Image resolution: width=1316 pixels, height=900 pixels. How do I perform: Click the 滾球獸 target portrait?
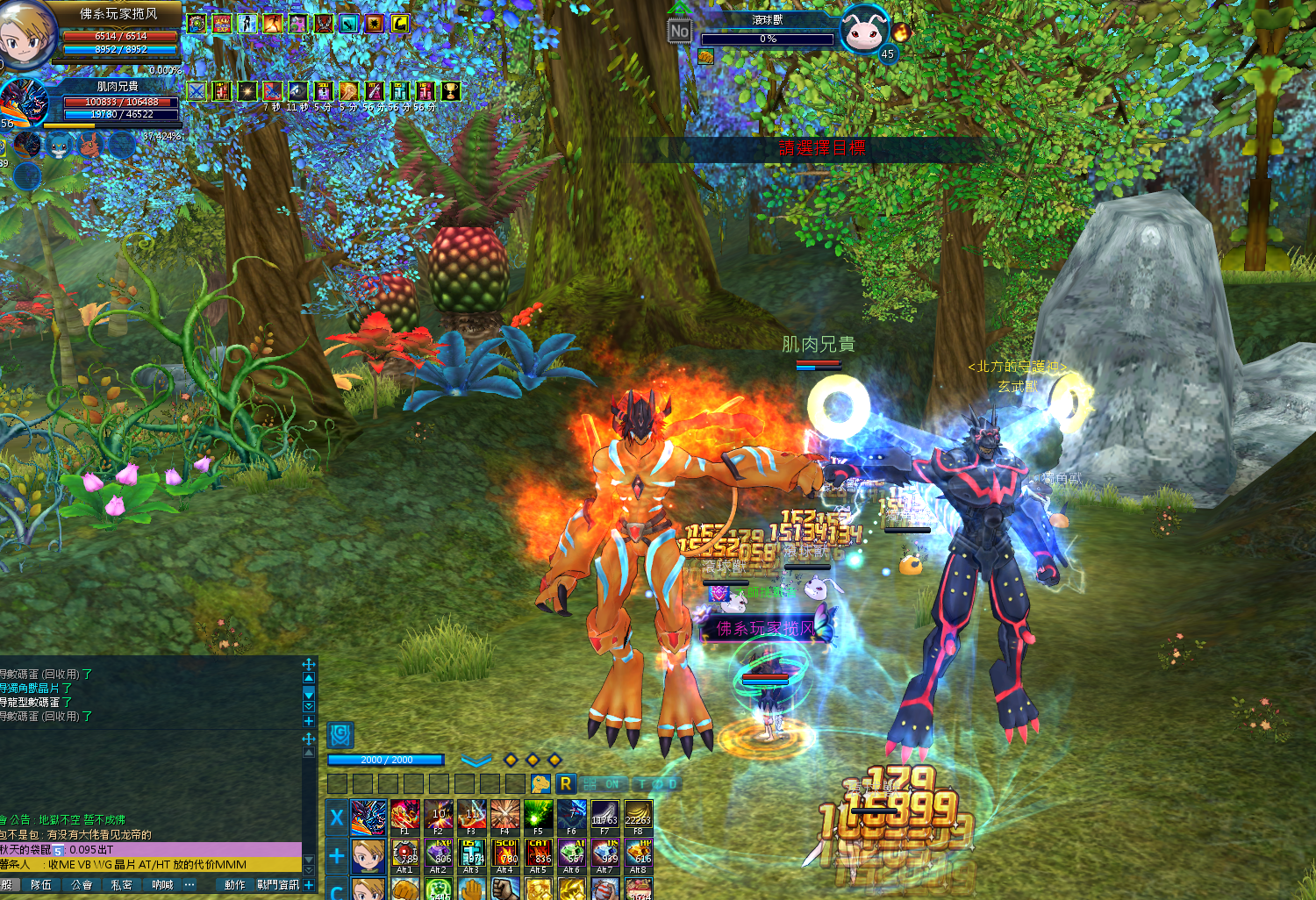coord(865,31)
